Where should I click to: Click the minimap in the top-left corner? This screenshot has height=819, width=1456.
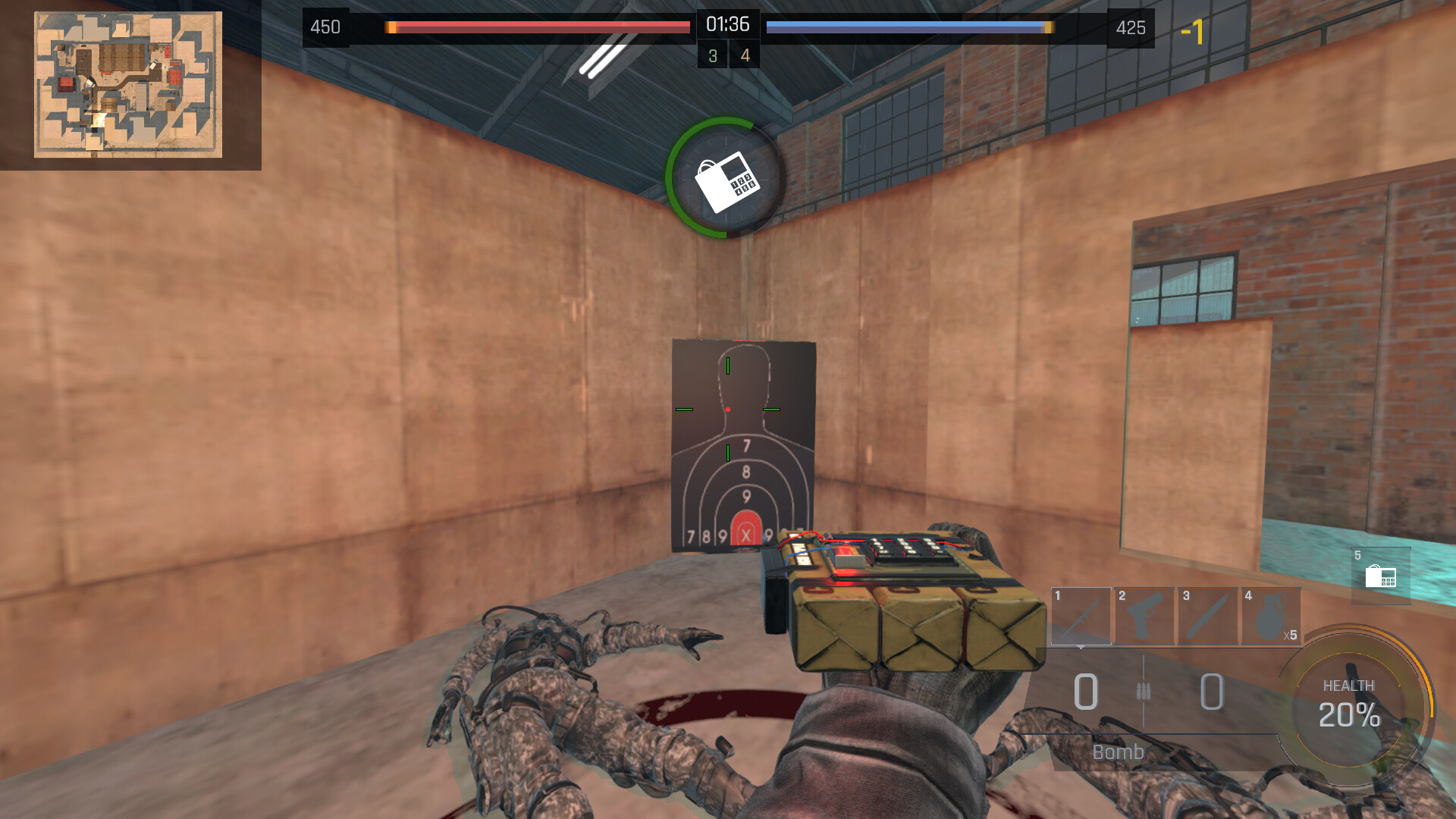(127, 83)
